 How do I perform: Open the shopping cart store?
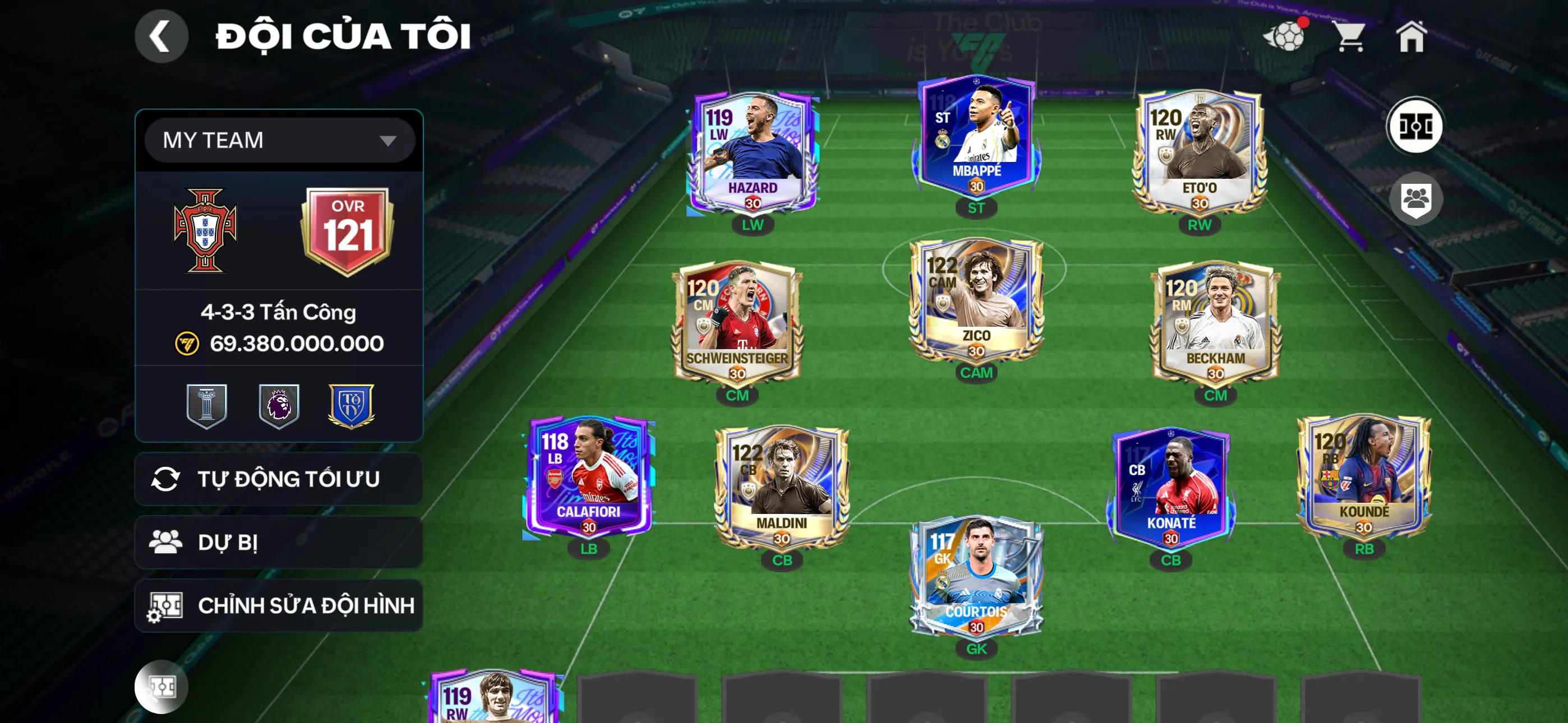pyautogui.click(x=1349, y=36)
